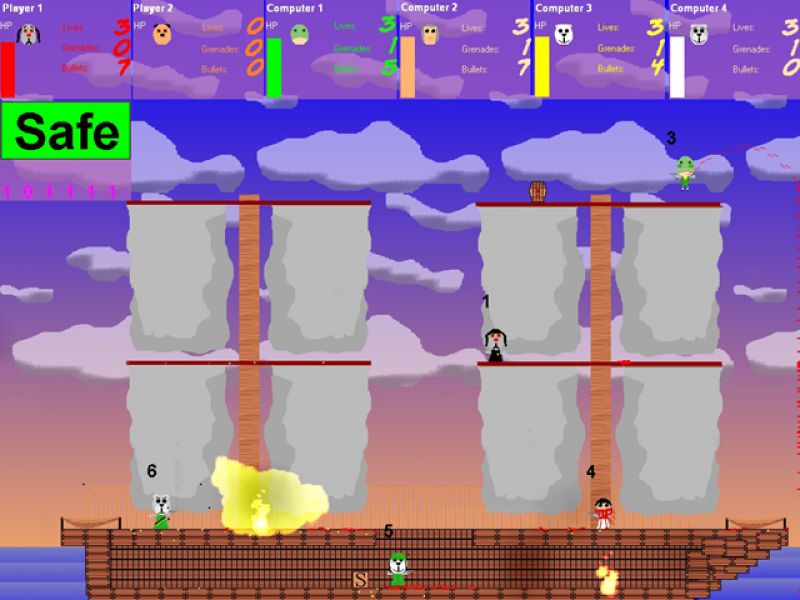Choose the Computer 1 frog portrait
800x600 pixels.
pos(298,35)
